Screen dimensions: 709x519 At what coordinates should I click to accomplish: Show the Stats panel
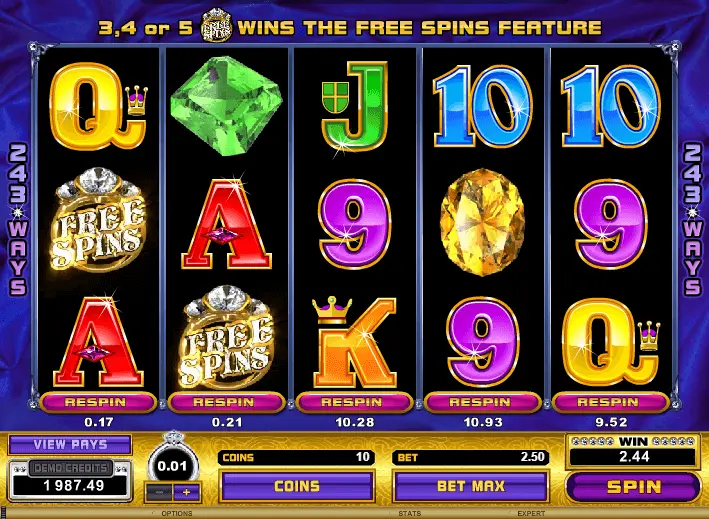[407, 513]
